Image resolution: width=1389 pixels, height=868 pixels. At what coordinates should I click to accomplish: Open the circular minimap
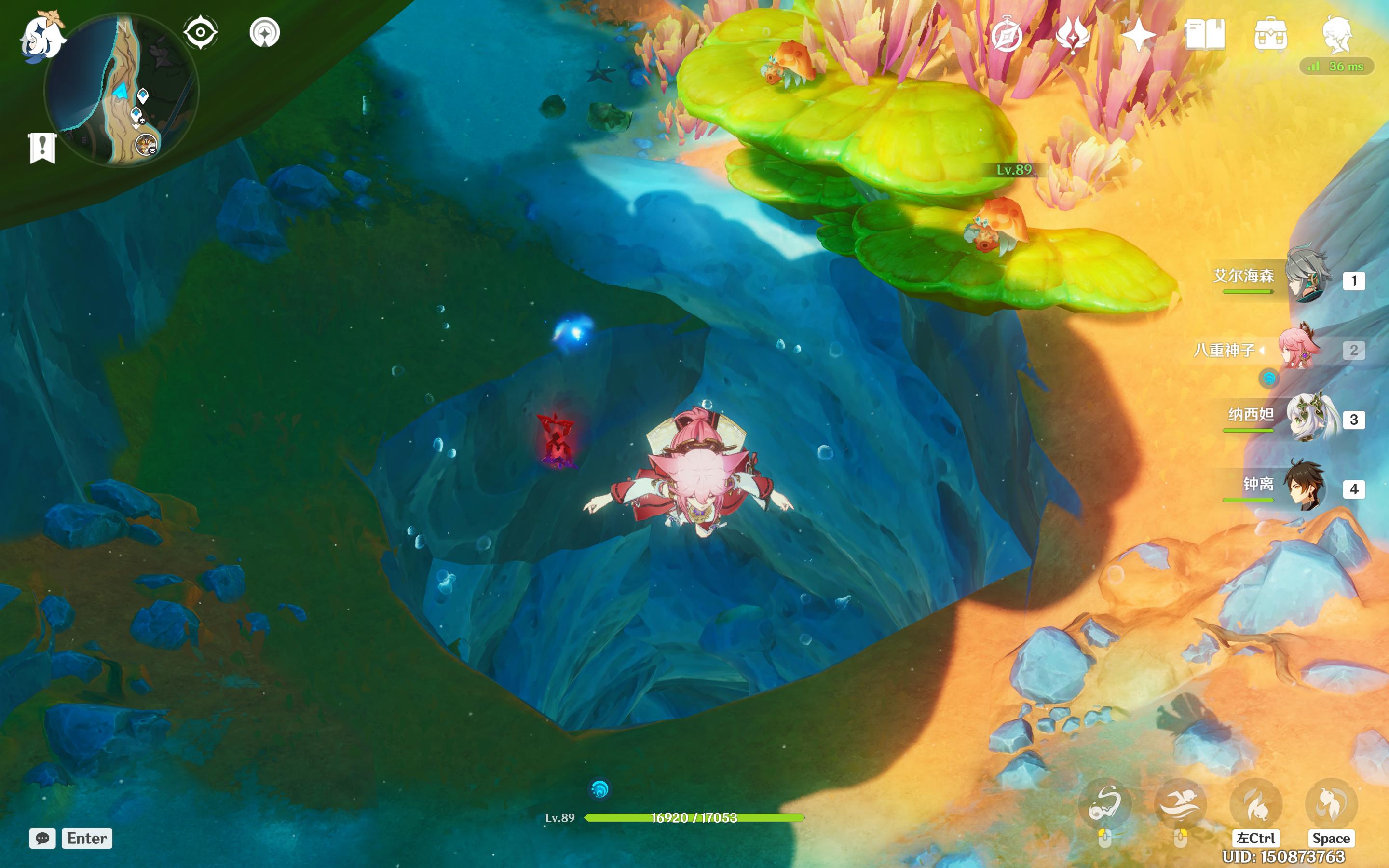click(122, 91)
